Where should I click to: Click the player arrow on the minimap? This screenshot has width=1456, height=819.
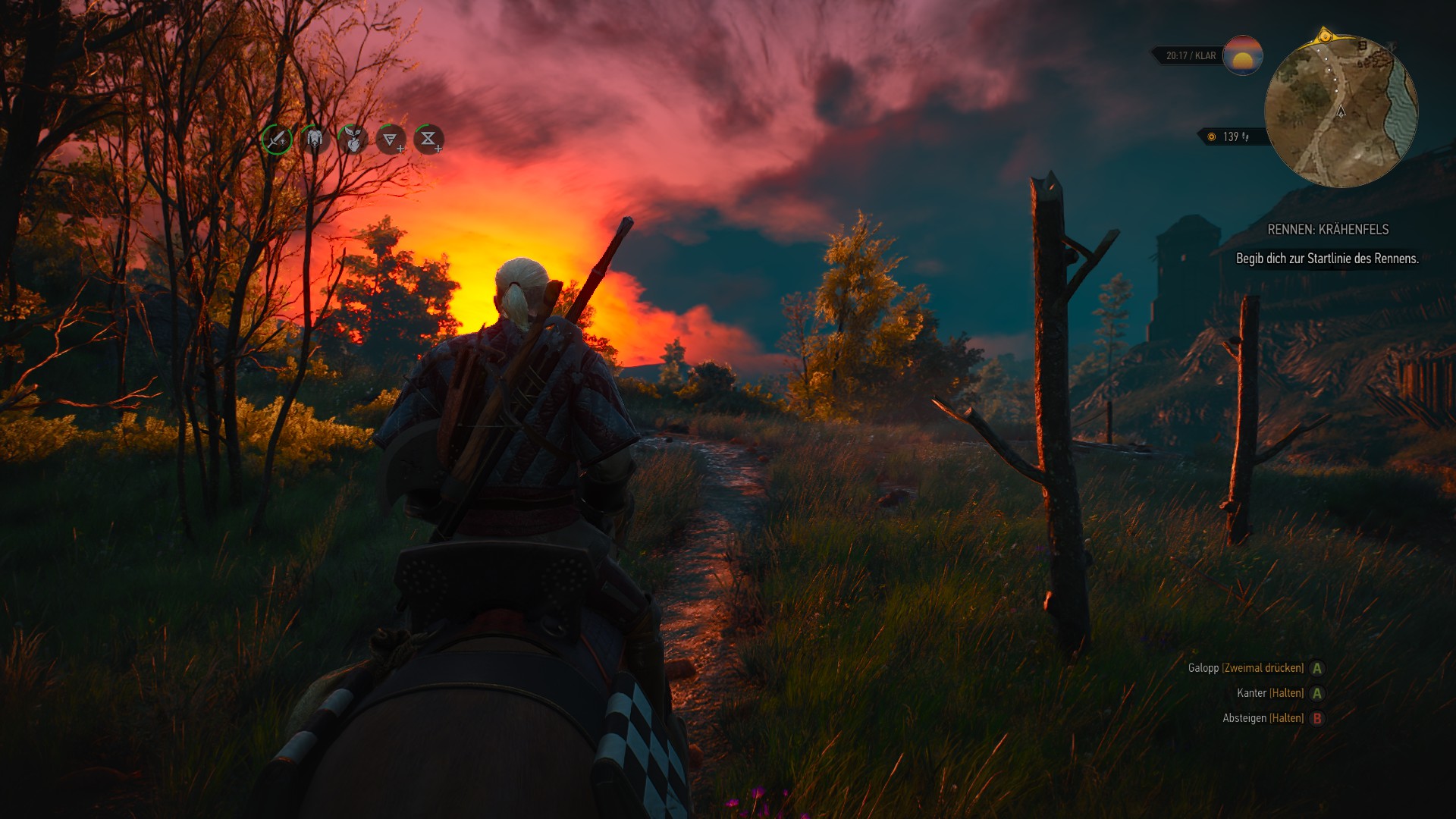coord(1341,111)
